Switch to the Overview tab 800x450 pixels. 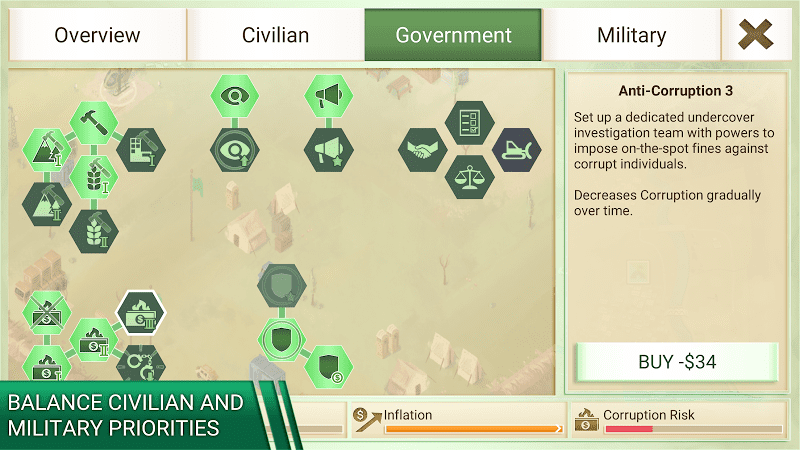[96, 36]
